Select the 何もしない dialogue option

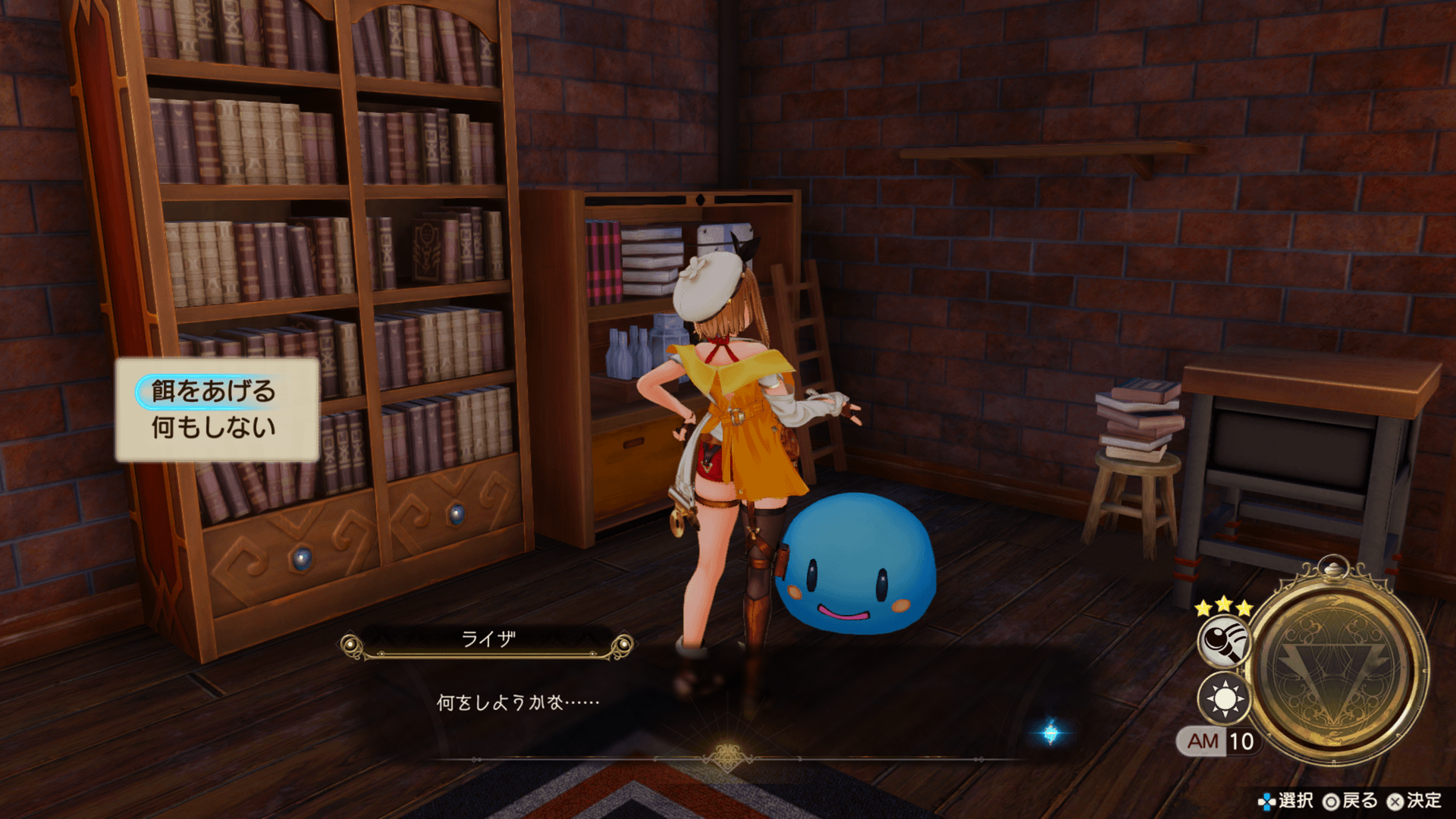[x=213, y=428]
